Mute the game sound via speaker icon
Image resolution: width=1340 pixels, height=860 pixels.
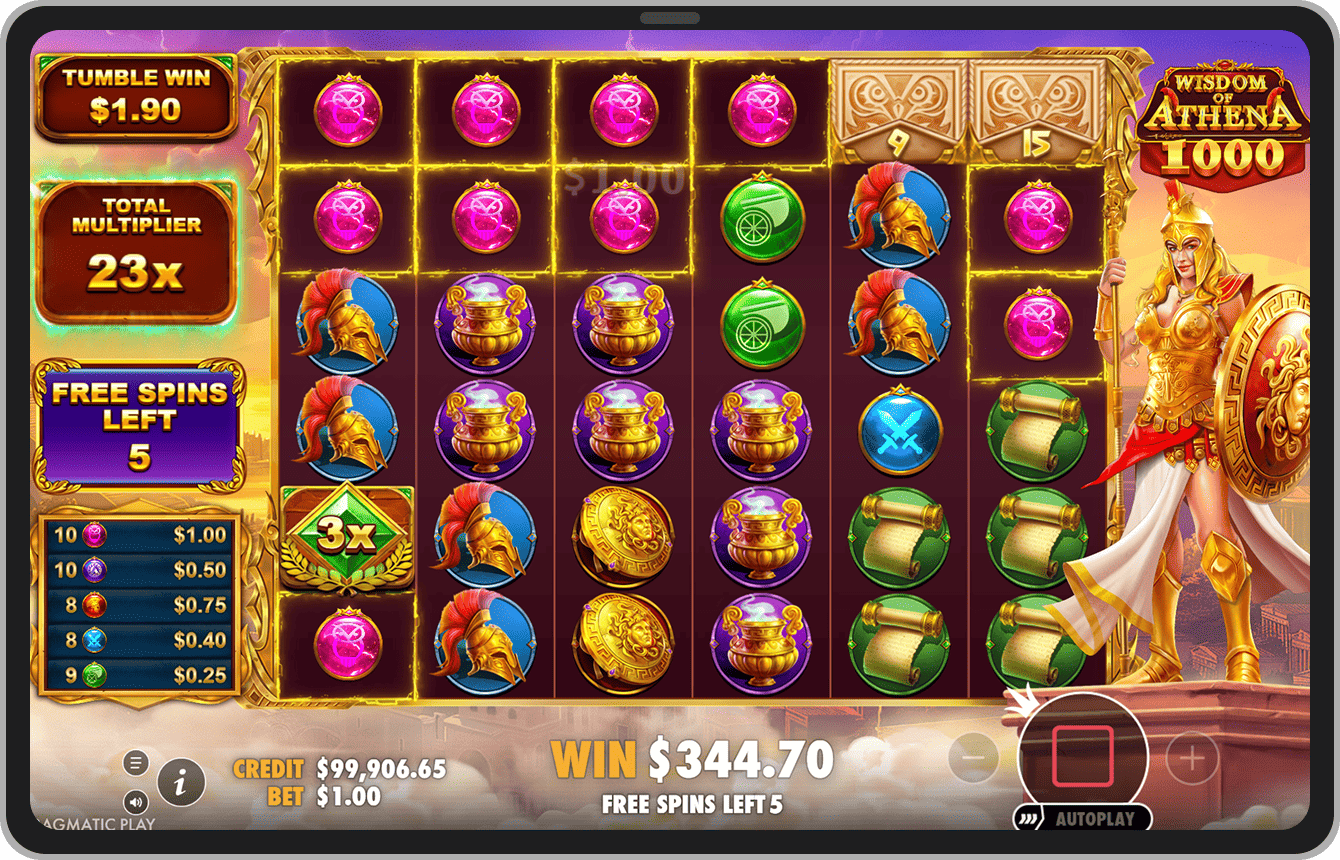(136, 802)
